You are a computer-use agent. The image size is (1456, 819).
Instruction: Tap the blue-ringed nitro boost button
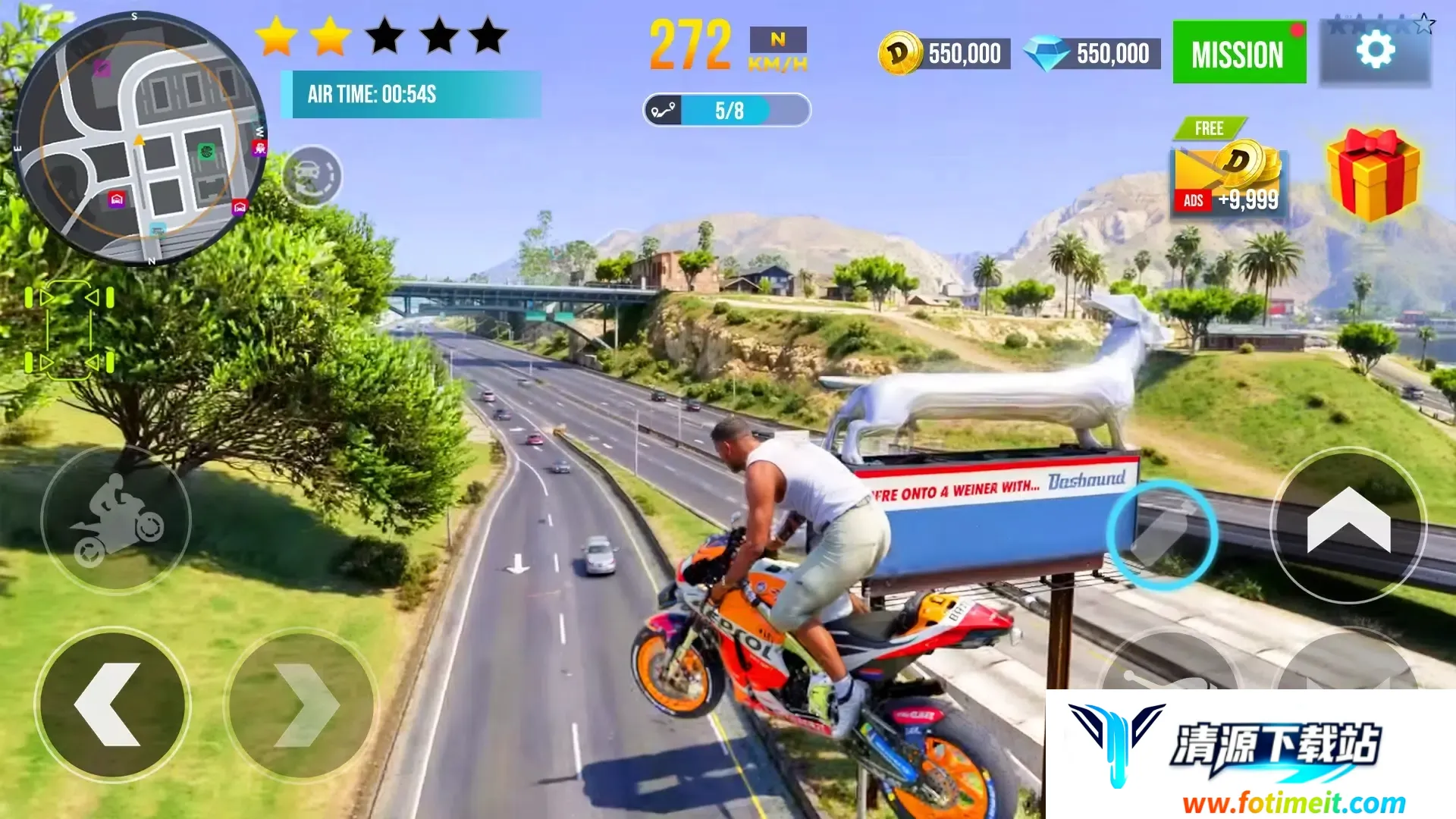[x=1161, y=535]
